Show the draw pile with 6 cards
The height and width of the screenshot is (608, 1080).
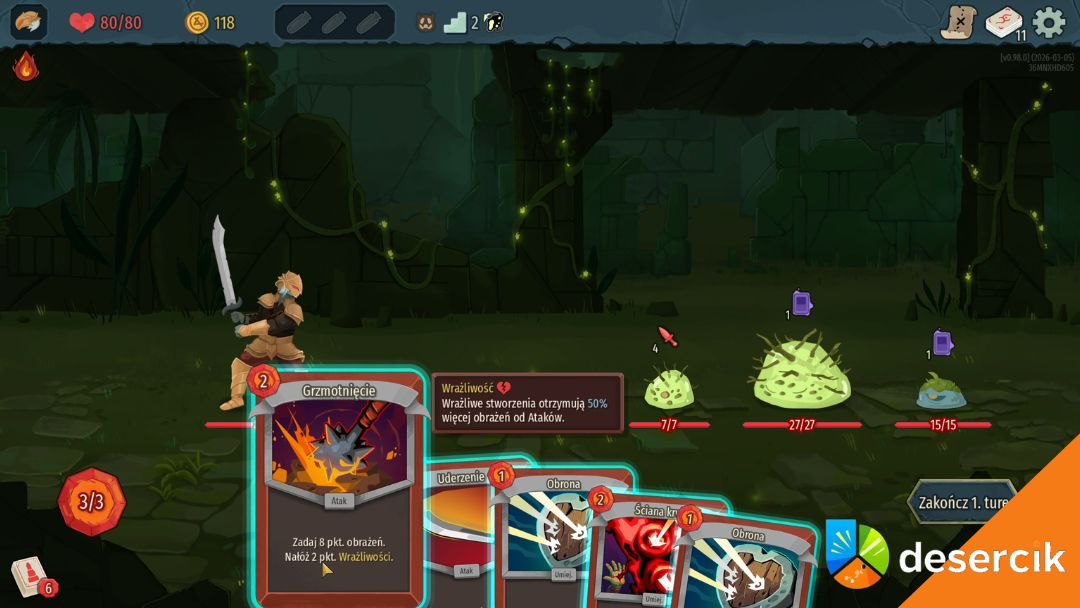[30, 577]
